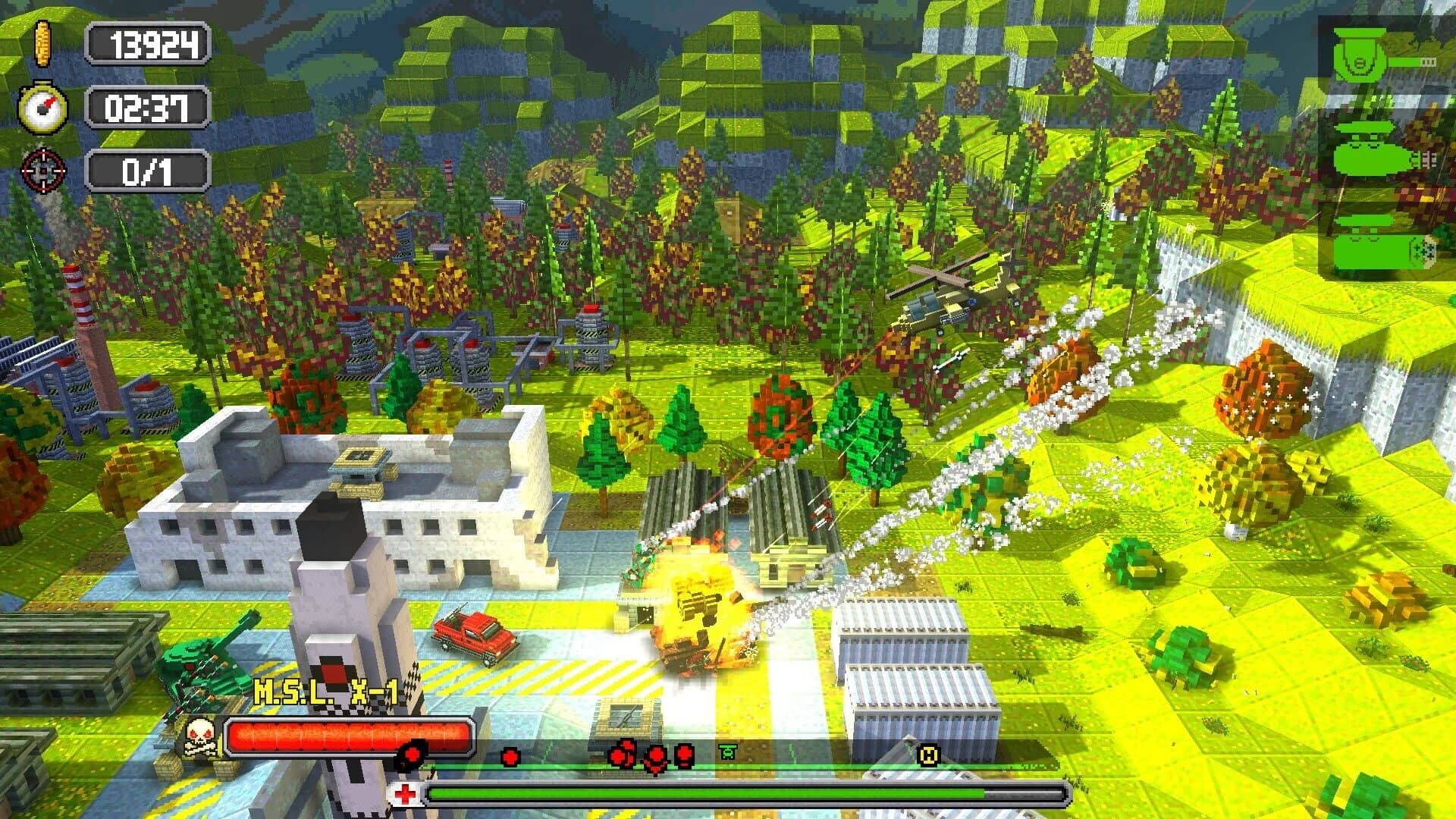1456x819 pixels.
Task: Select the red cross health icon
Action: tap(406, 794)
